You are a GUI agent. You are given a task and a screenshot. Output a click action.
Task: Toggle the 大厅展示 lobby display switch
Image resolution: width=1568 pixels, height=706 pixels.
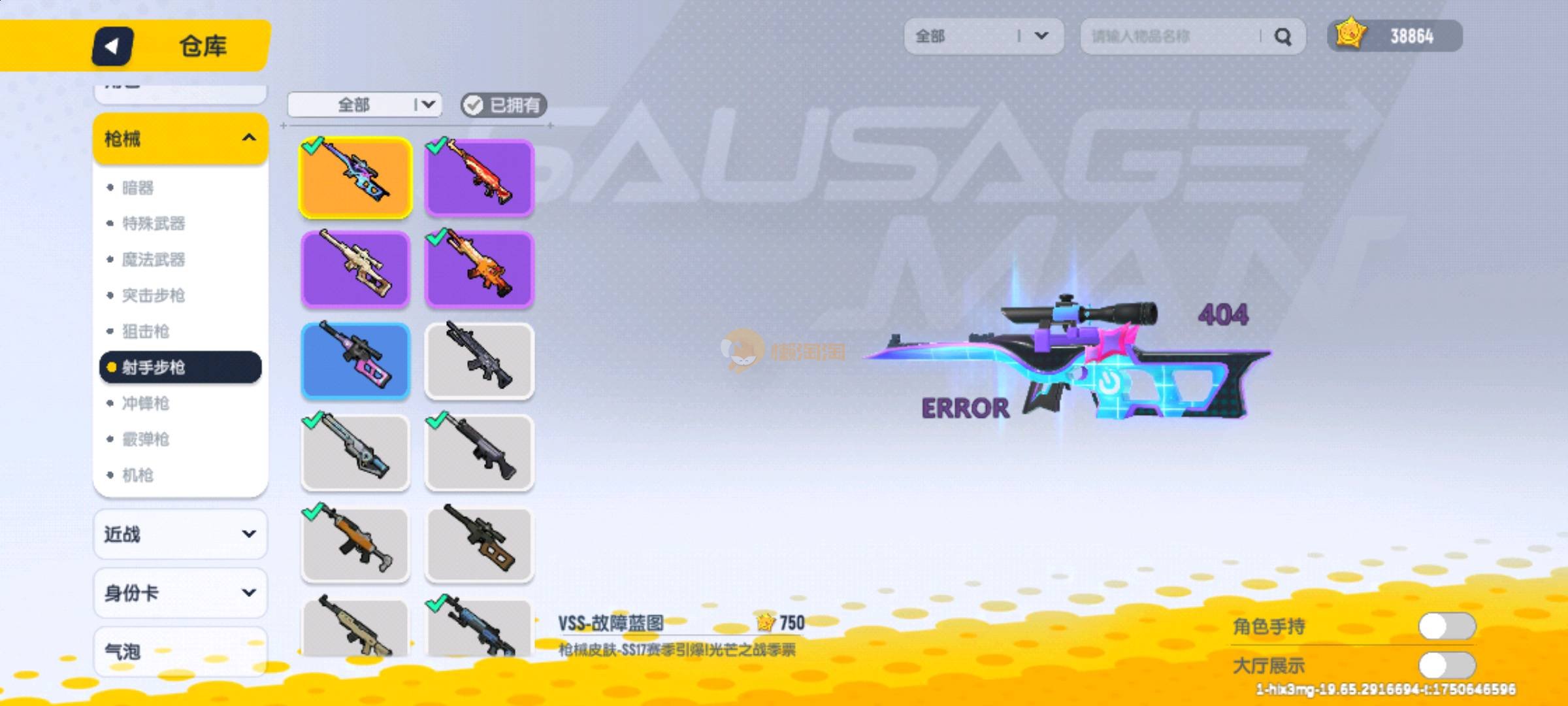pos(1446,665)
